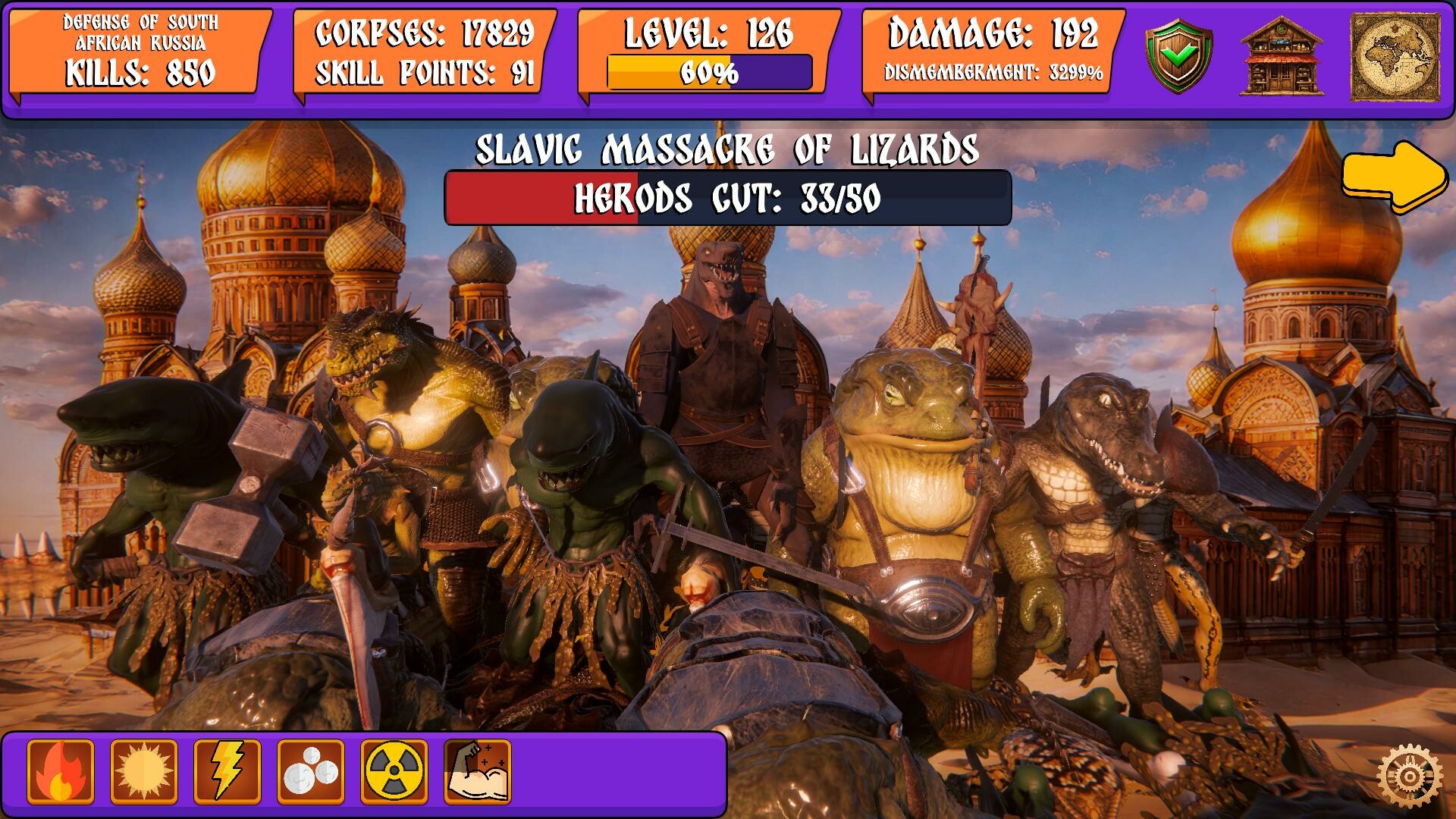This screenshot has height=819, width=1456.
Task: Click the Herods Cut progress bar
Action: (726, 199)
